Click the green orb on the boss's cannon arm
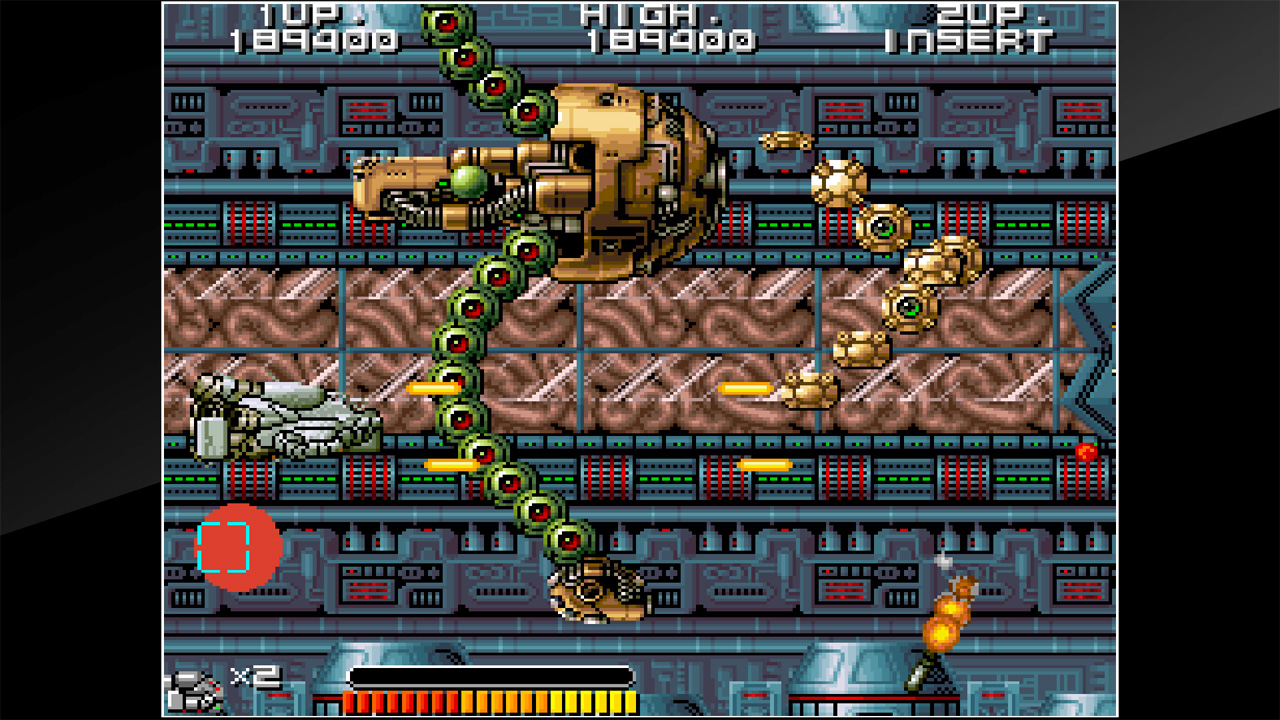The height and width of the screenshot is (720, 1280). [470, 180]
